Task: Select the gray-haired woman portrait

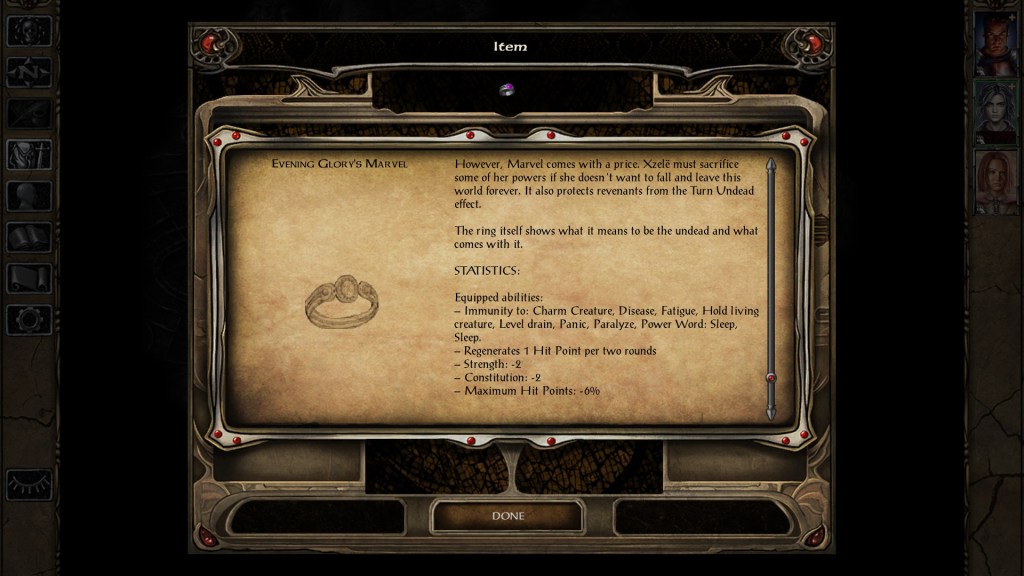Action: pos(996,112)
